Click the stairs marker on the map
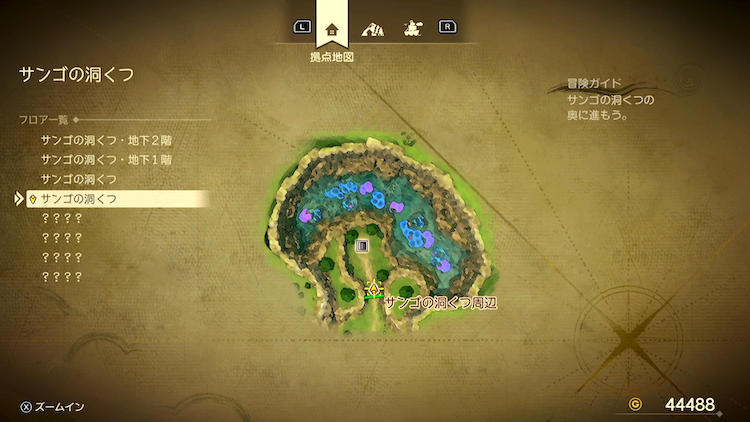 (362, 245)
